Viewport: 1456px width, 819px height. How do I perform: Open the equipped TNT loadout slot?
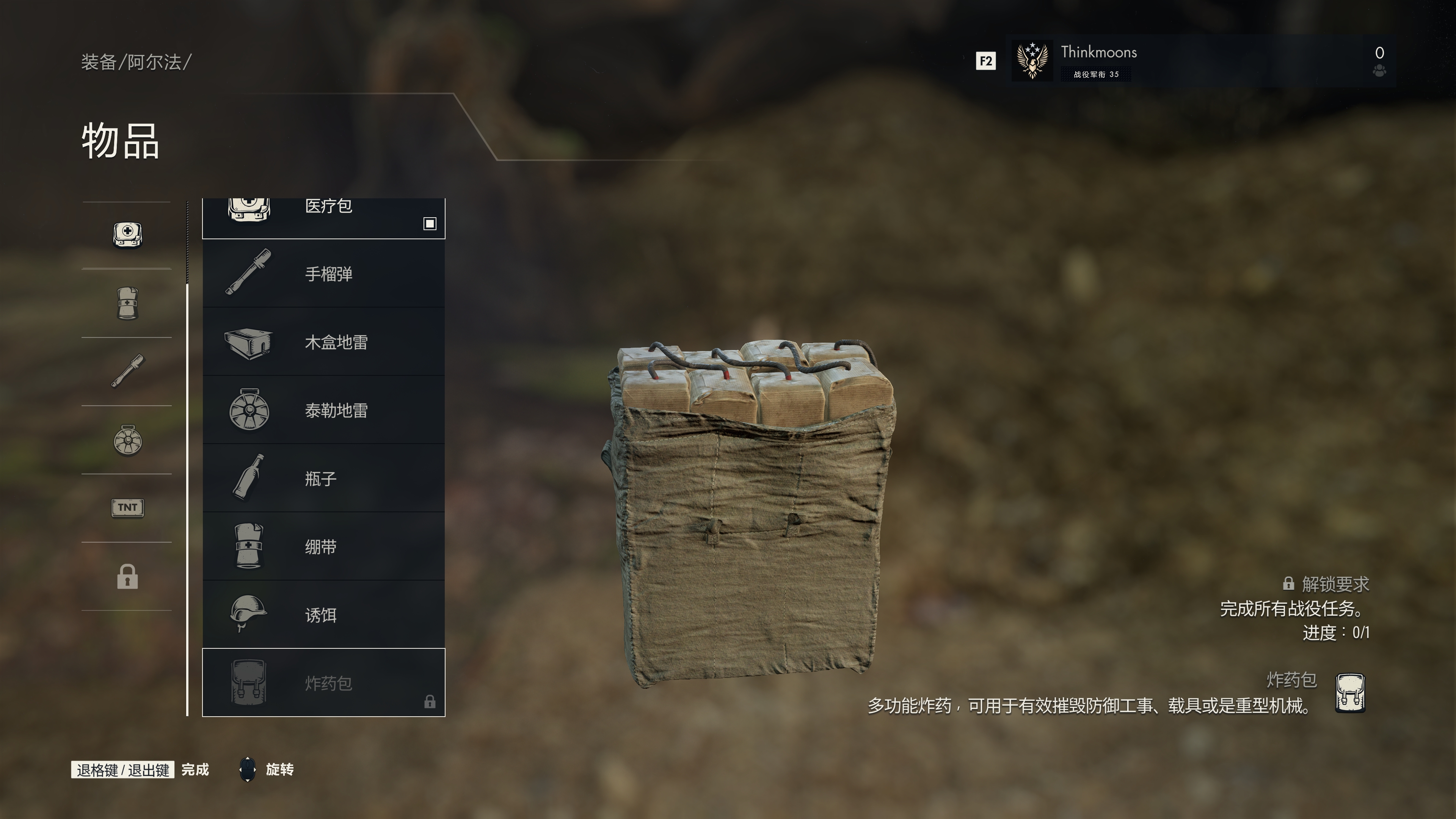coord(127,508)
